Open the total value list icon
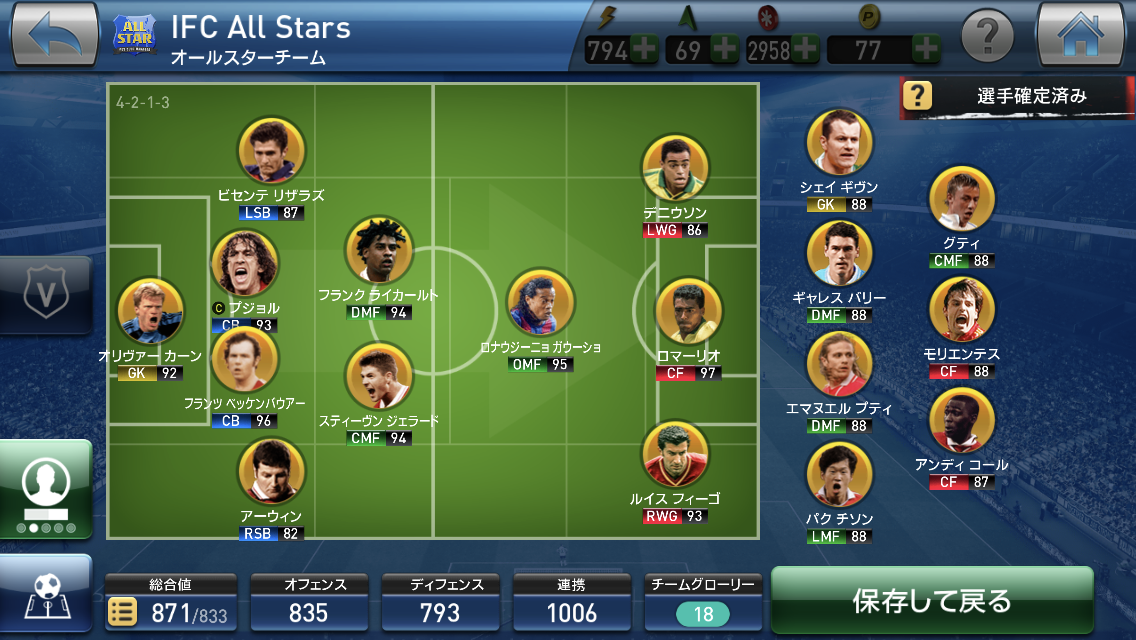The image size is (1136, 640). click(122, 613)
